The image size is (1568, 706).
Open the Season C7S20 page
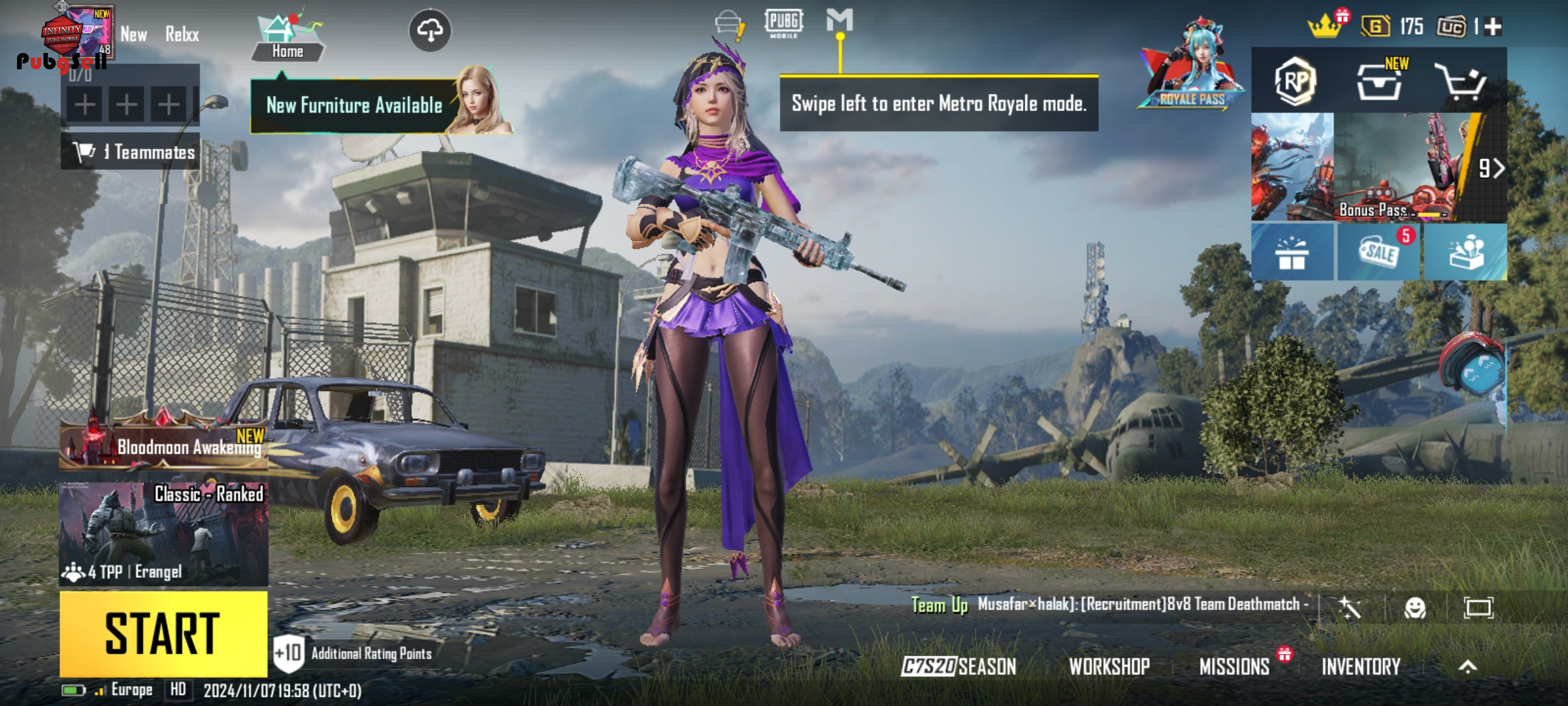coord(958,666)
